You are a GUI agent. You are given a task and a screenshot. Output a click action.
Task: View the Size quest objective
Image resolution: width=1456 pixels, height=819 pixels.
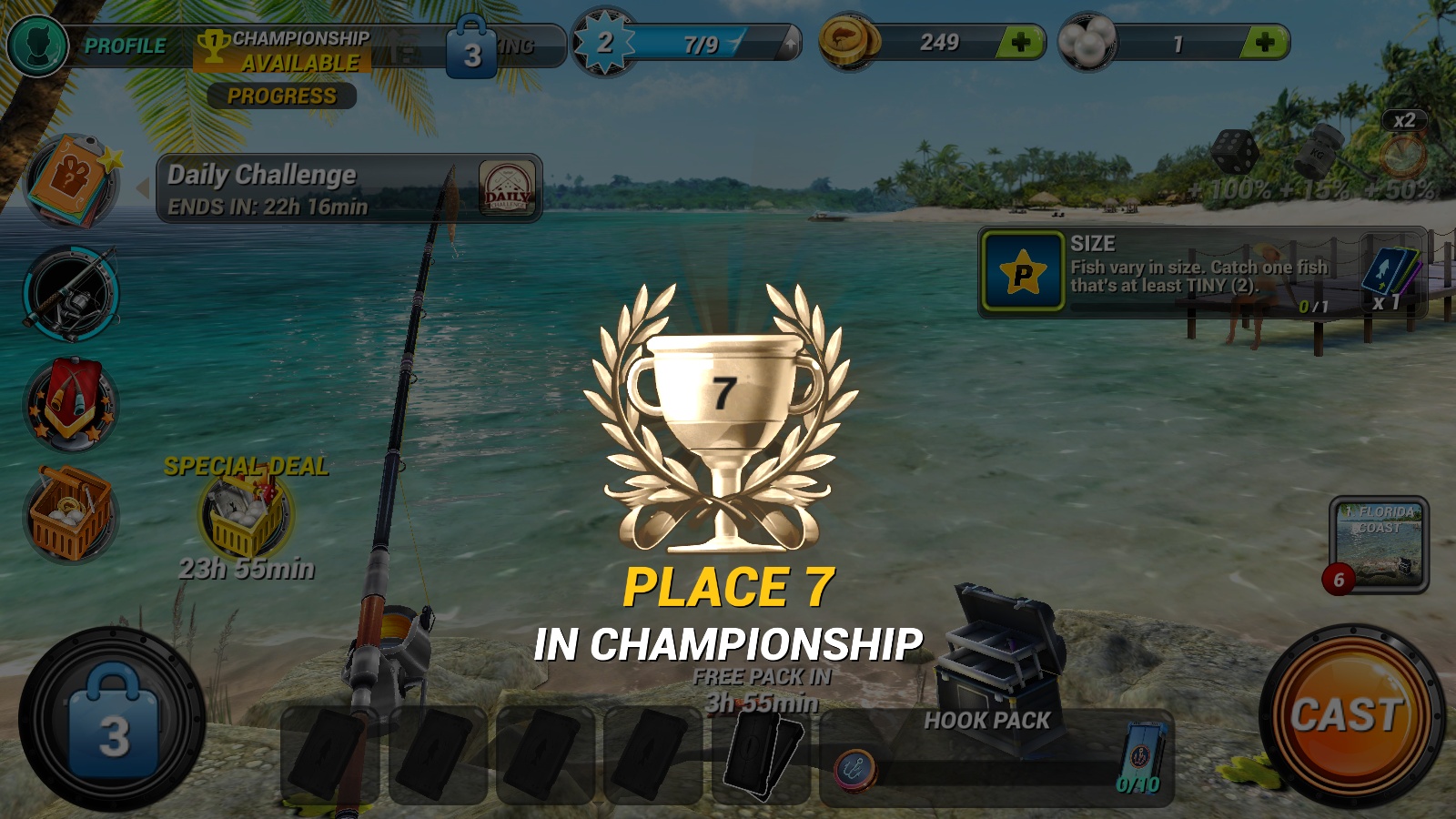[x=1201, y=273]
